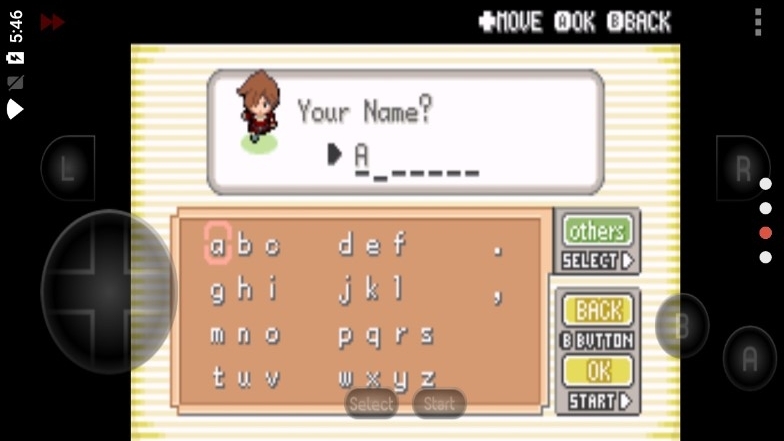Pick the letter g from the grid

[218, 290]
